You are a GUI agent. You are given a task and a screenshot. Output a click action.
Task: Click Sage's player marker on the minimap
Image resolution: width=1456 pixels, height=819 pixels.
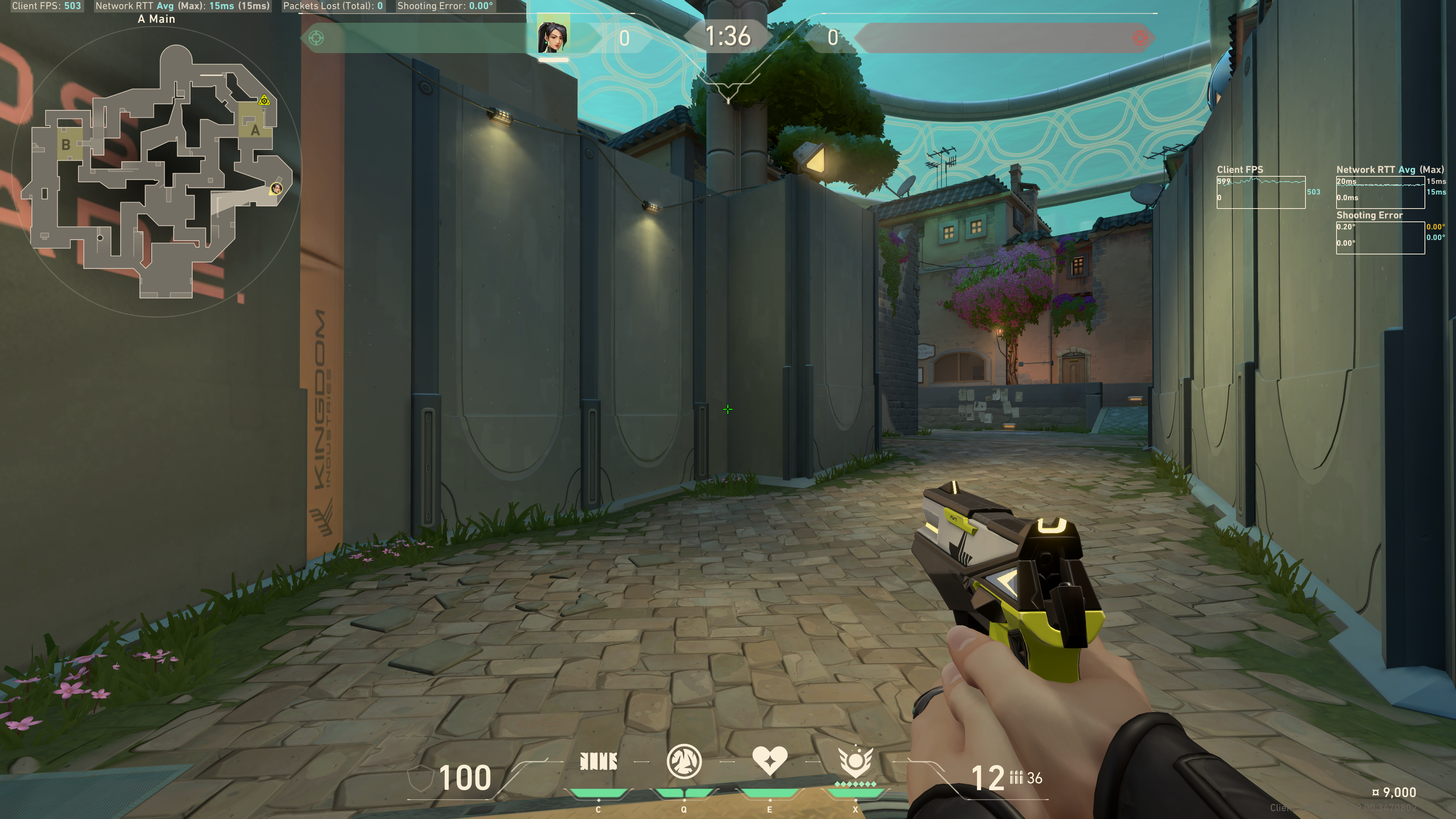click(x=276, y=188)
